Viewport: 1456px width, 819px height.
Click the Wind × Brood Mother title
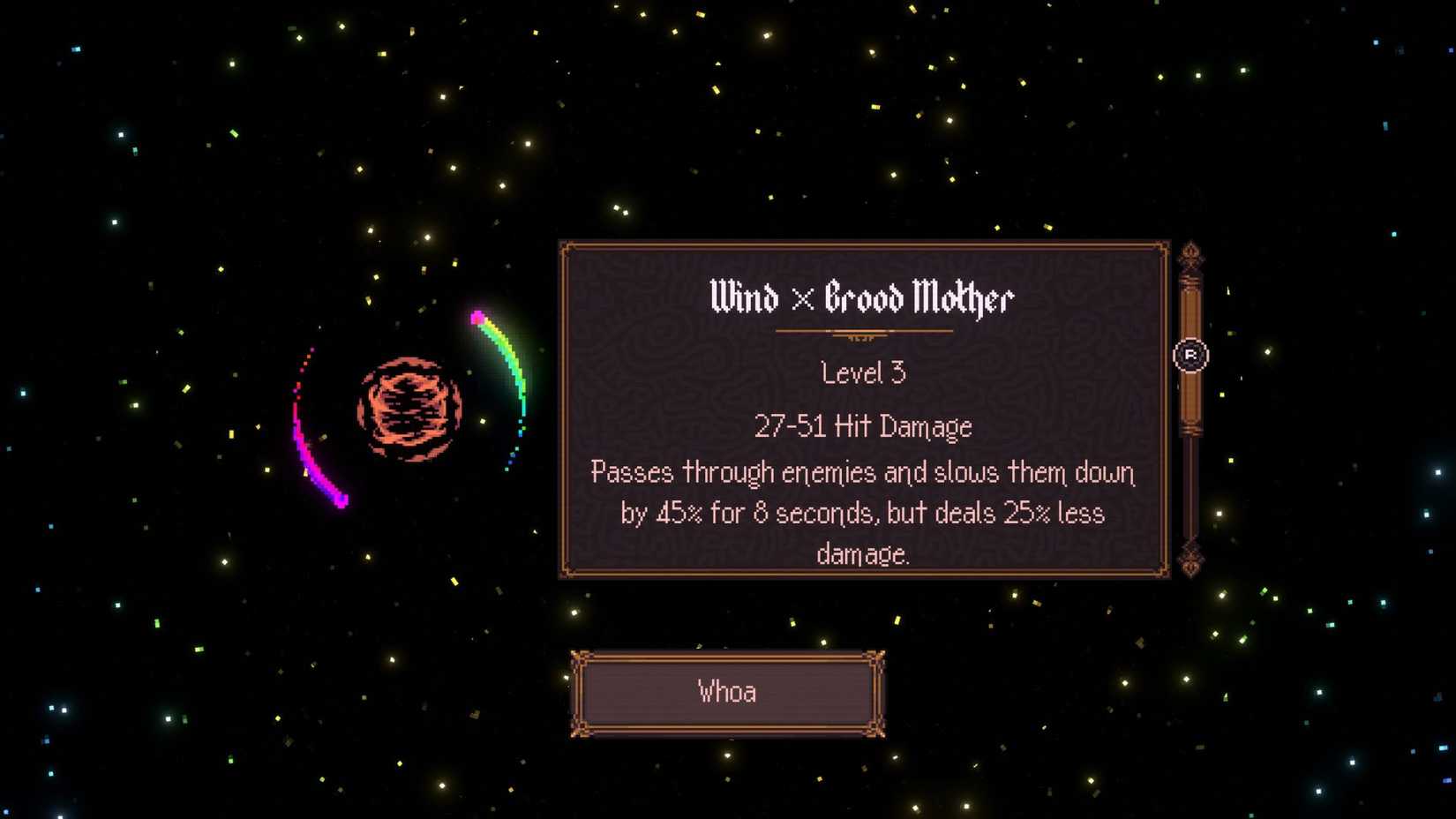point(862,297)
